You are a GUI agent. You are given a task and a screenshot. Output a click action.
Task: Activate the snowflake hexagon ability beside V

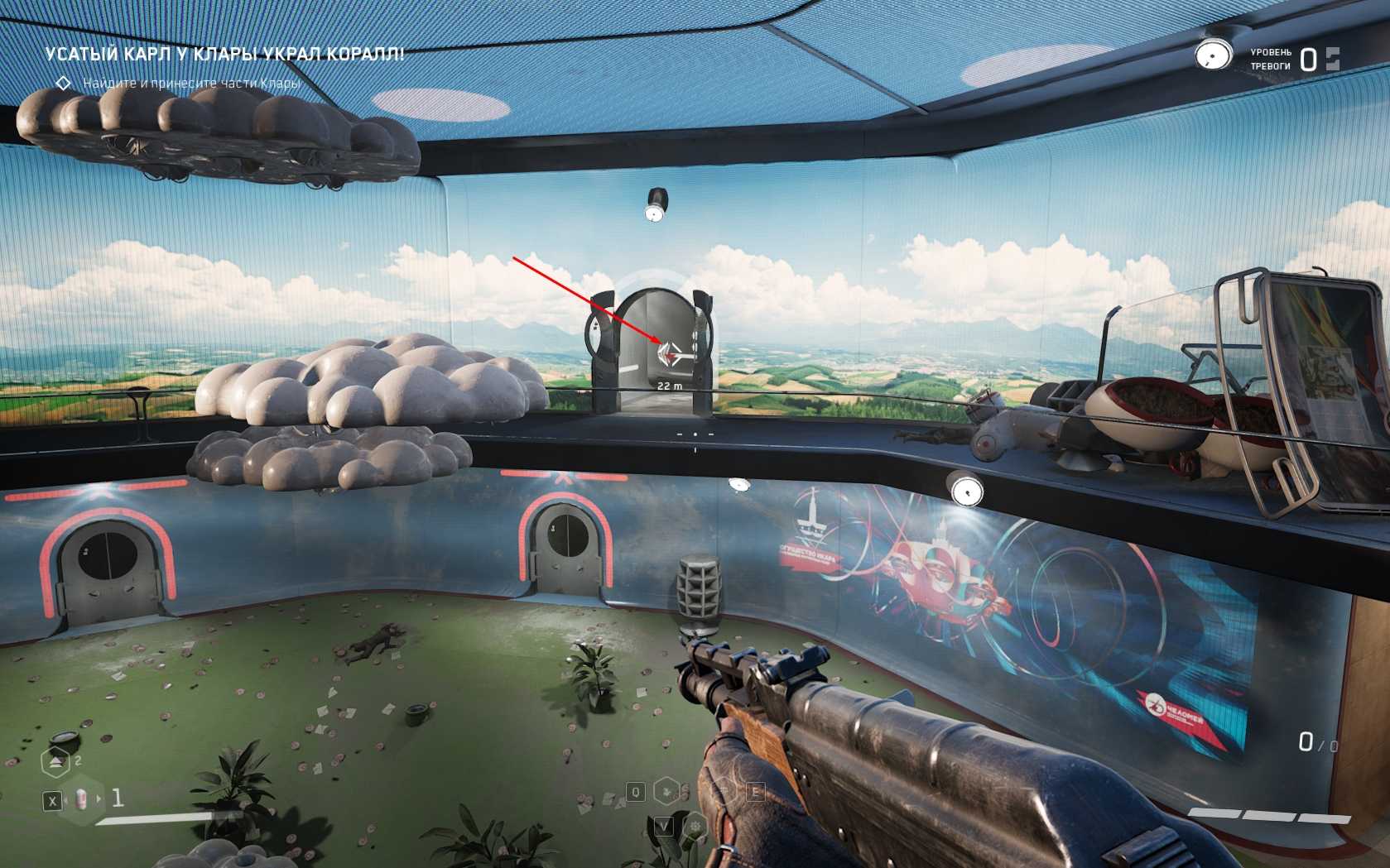pyautogui.click(x=697, y=825)
